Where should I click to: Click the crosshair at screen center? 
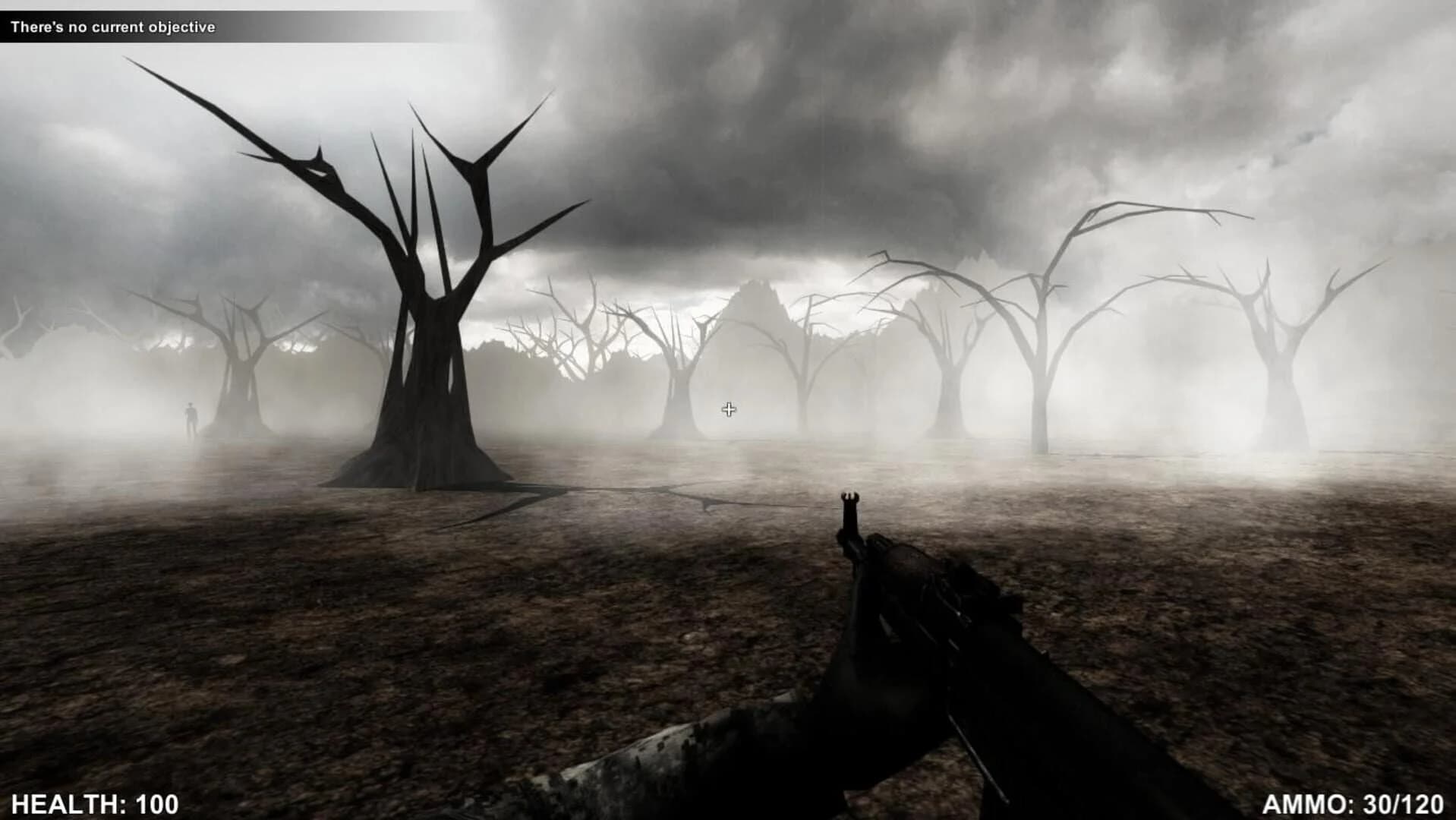(728, 409)
